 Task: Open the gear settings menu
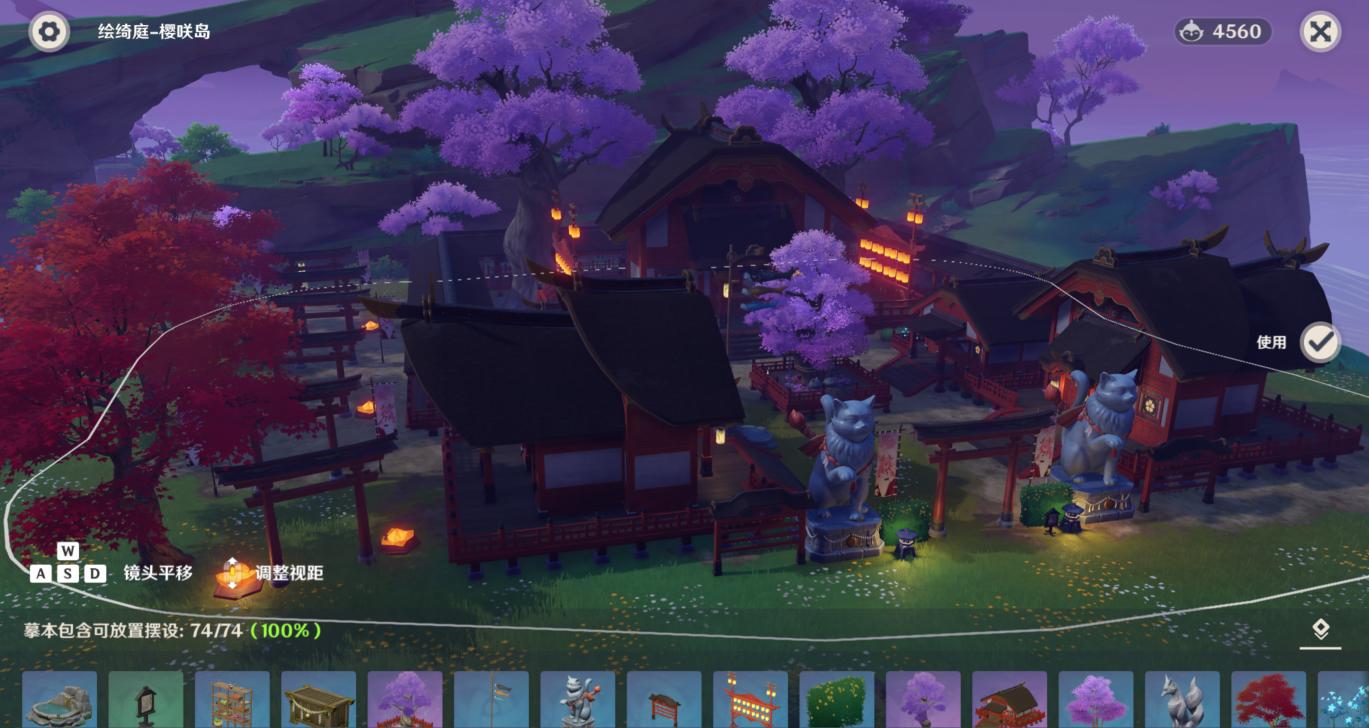[49, 32]
